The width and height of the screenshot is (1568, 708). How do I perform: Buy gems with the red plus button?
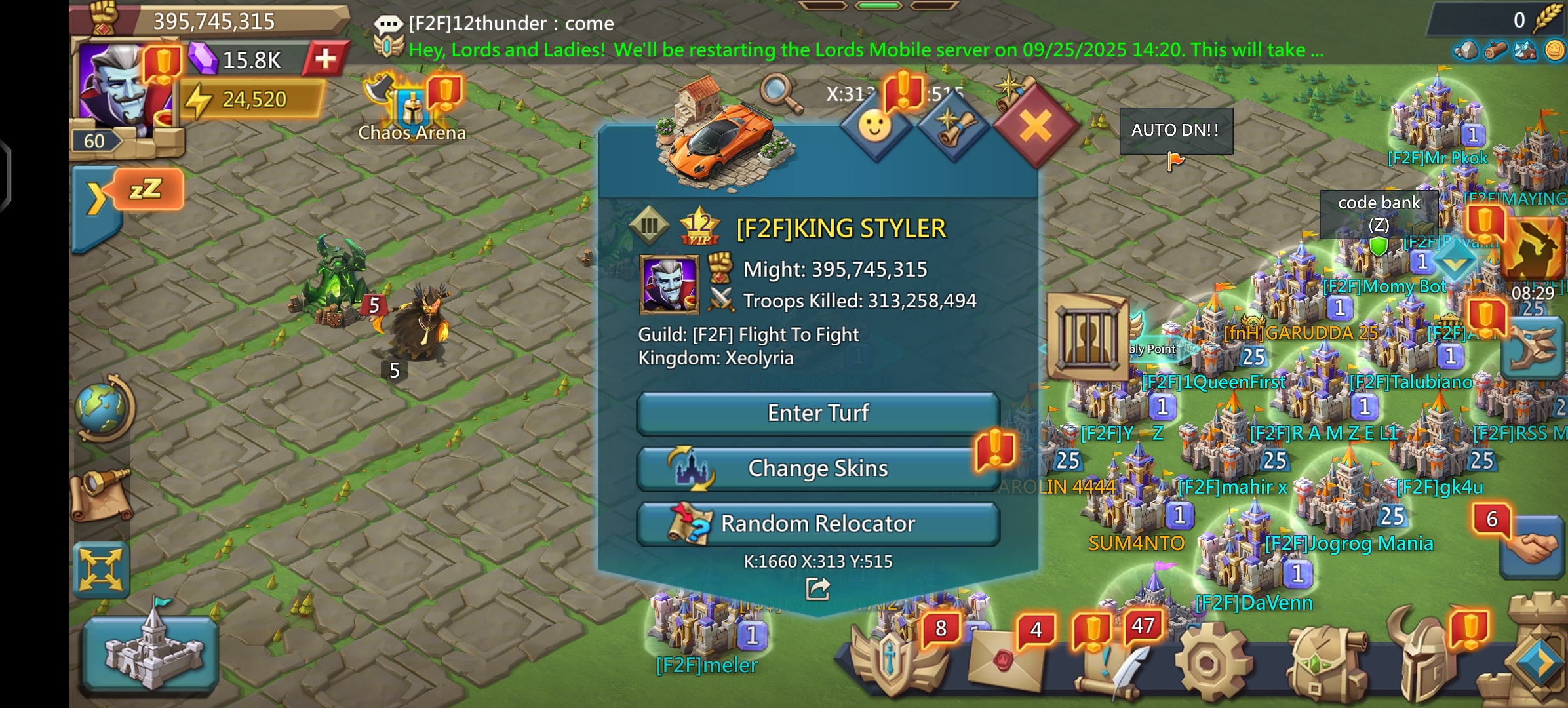(325, 59)
